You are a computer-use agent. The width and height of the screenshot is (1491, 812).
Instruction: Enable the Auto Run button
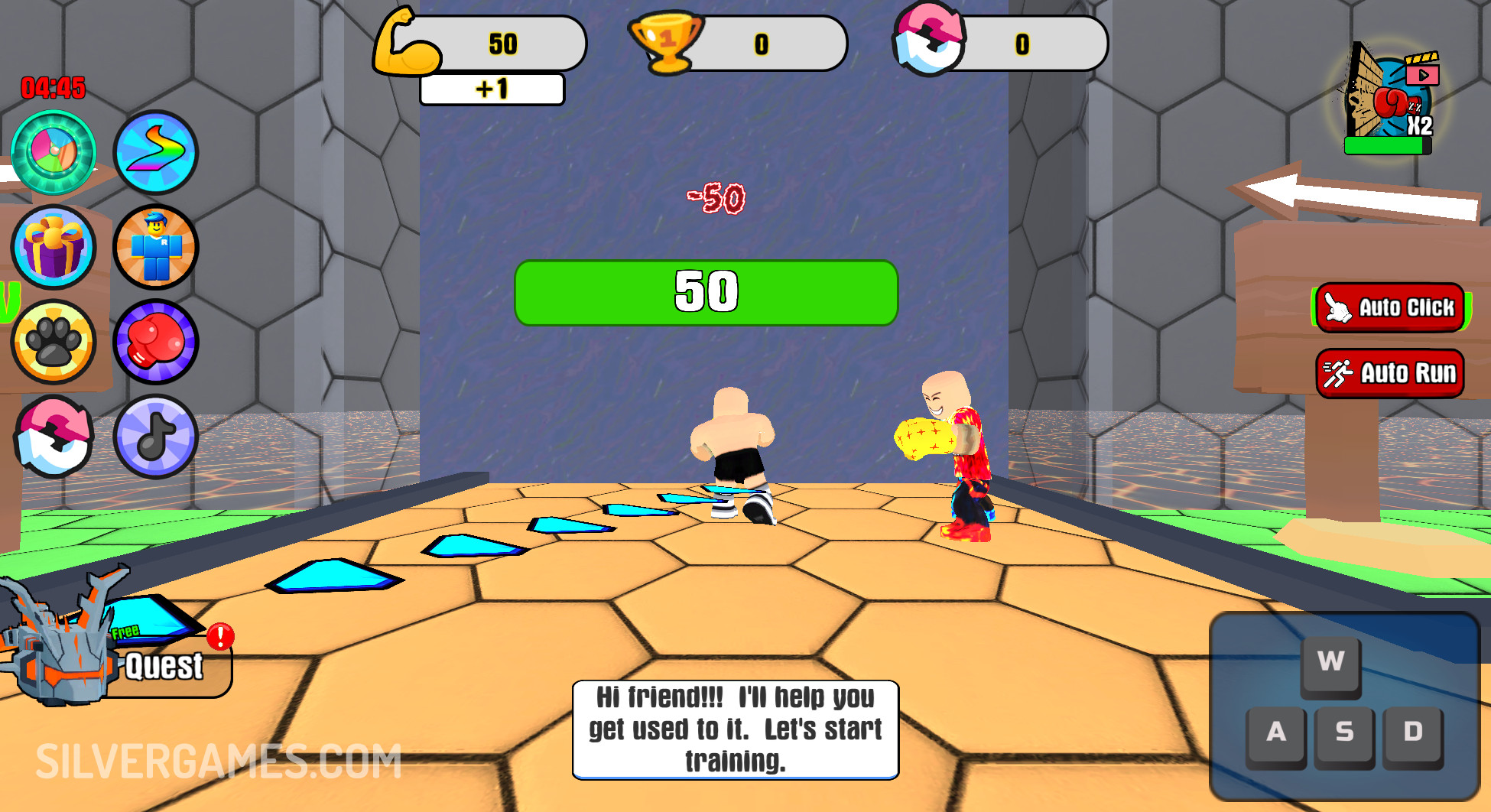pyautogui.click(x=1390, y=373)
